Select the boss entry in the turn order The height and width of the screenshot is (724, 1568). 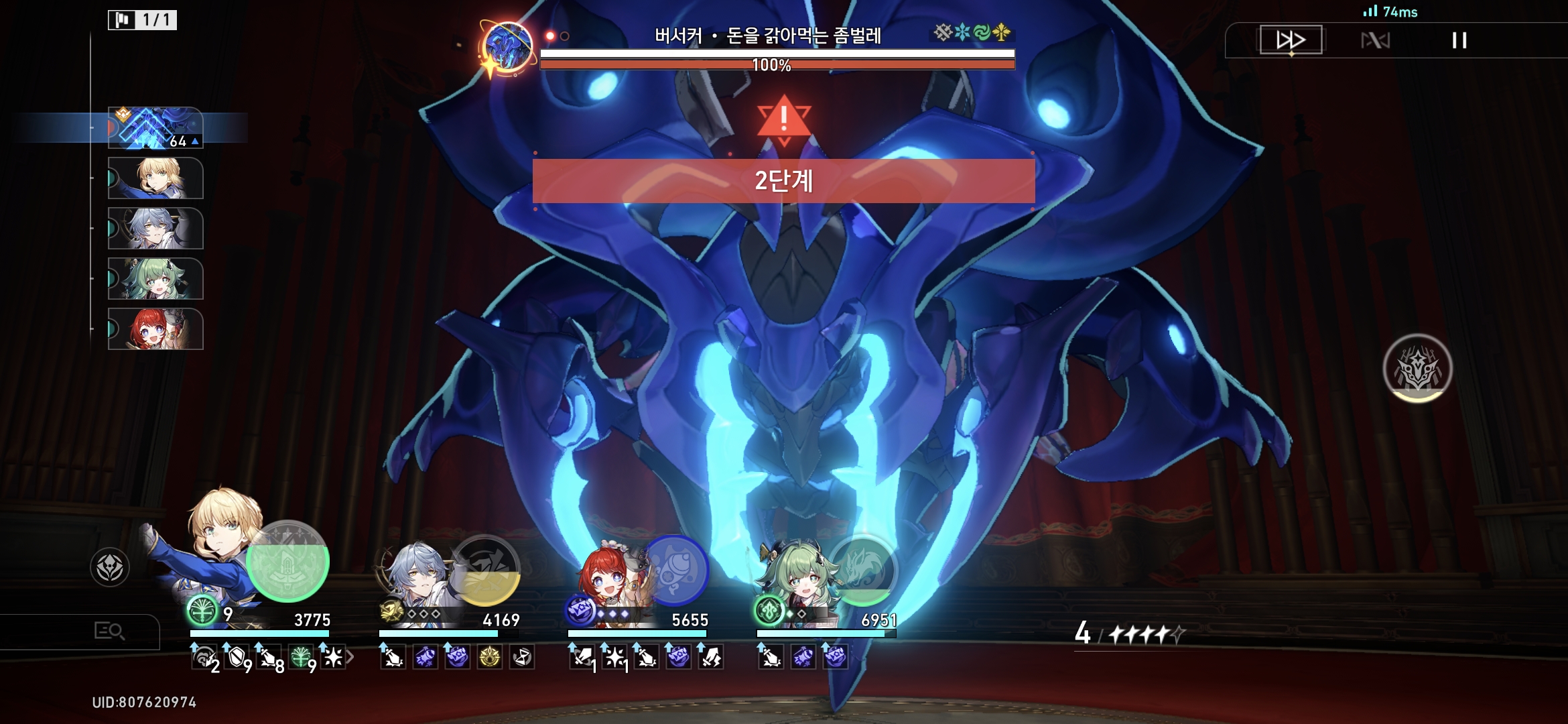155,127
